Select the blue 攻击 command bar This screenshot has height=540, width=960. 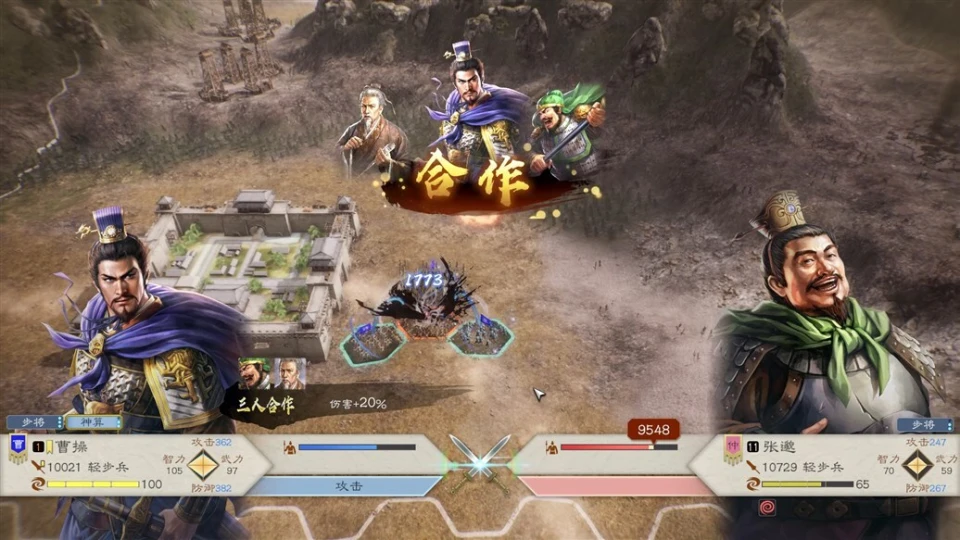tap(347, 485)
